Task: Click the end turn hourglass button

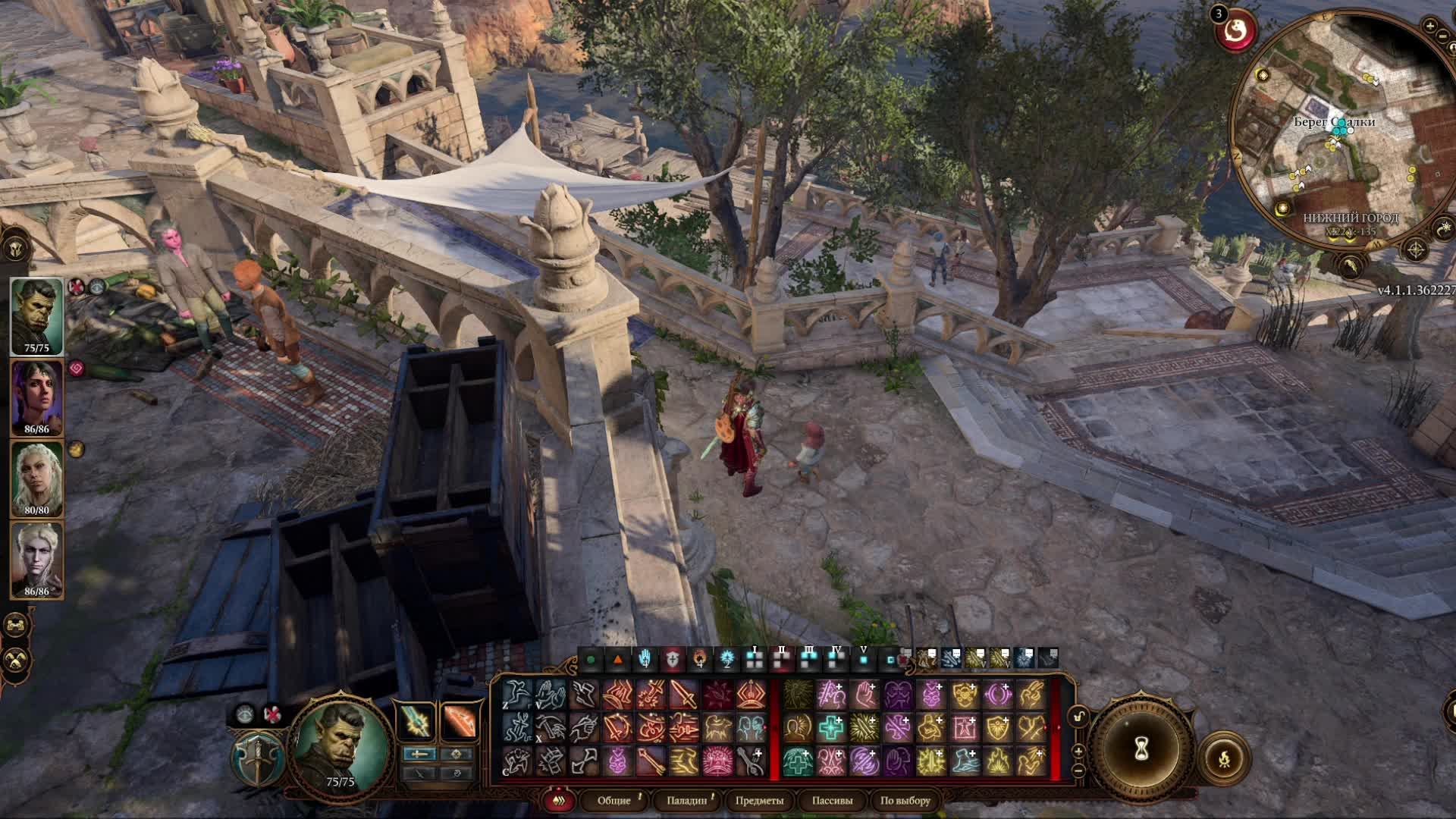Action: pos(1141,749)
